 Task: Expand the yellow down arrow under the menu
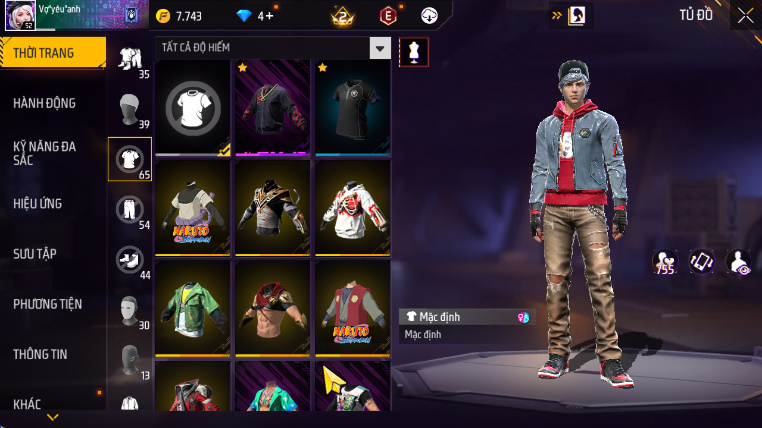pyautogui.click(x=53, y=417)
